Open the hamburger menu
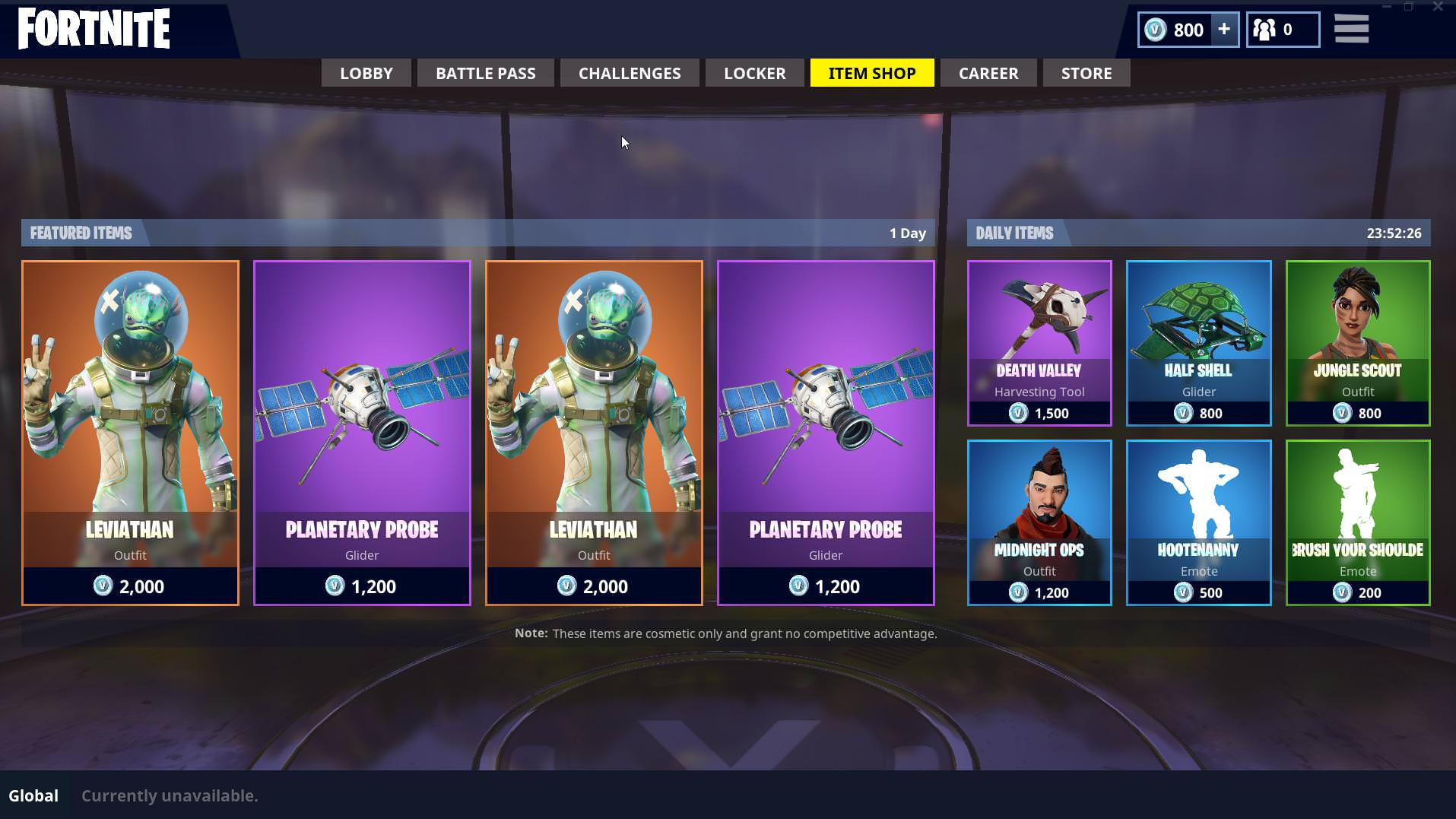 1351,29
